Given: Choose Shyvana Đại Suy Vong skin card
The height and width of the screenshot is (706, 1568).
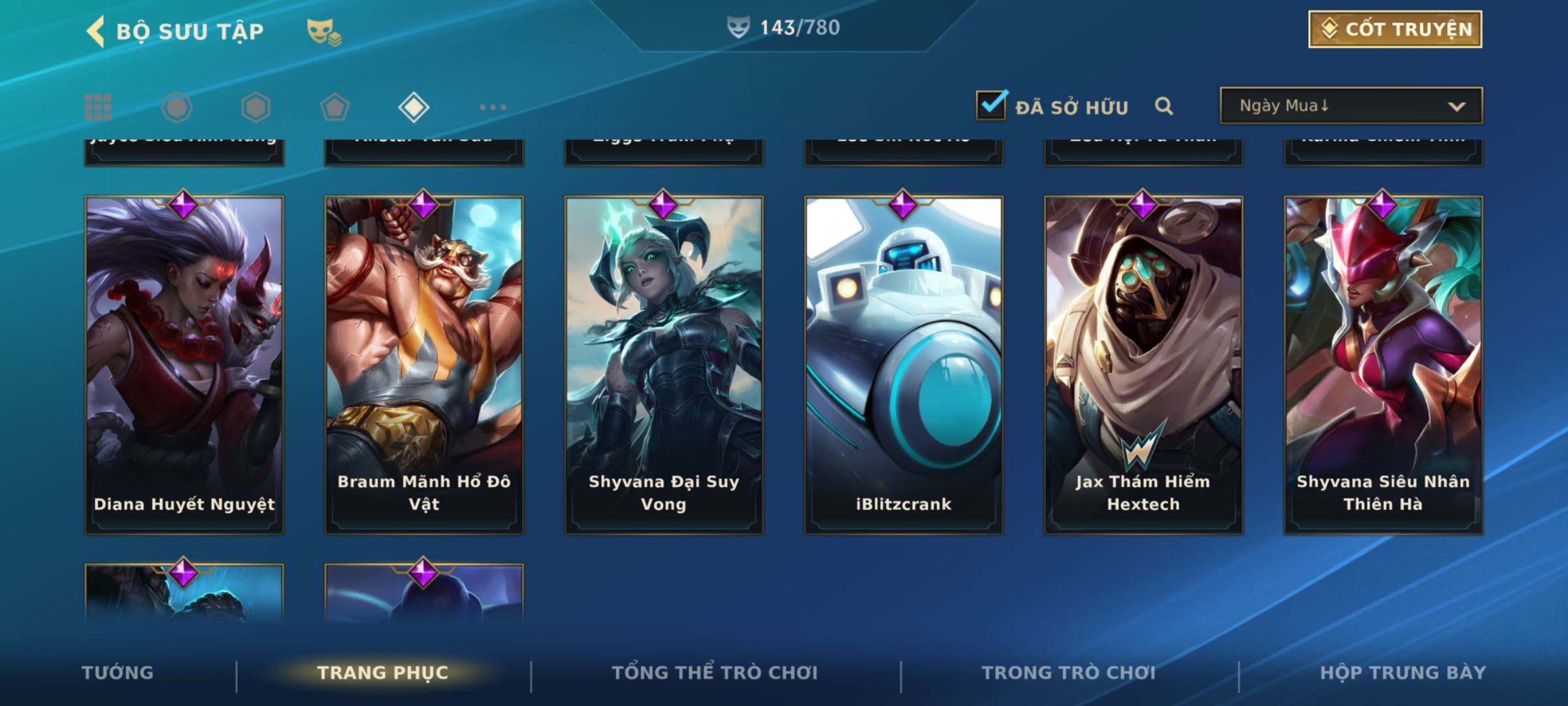Looking at the screenshot, I should (664, 365).
